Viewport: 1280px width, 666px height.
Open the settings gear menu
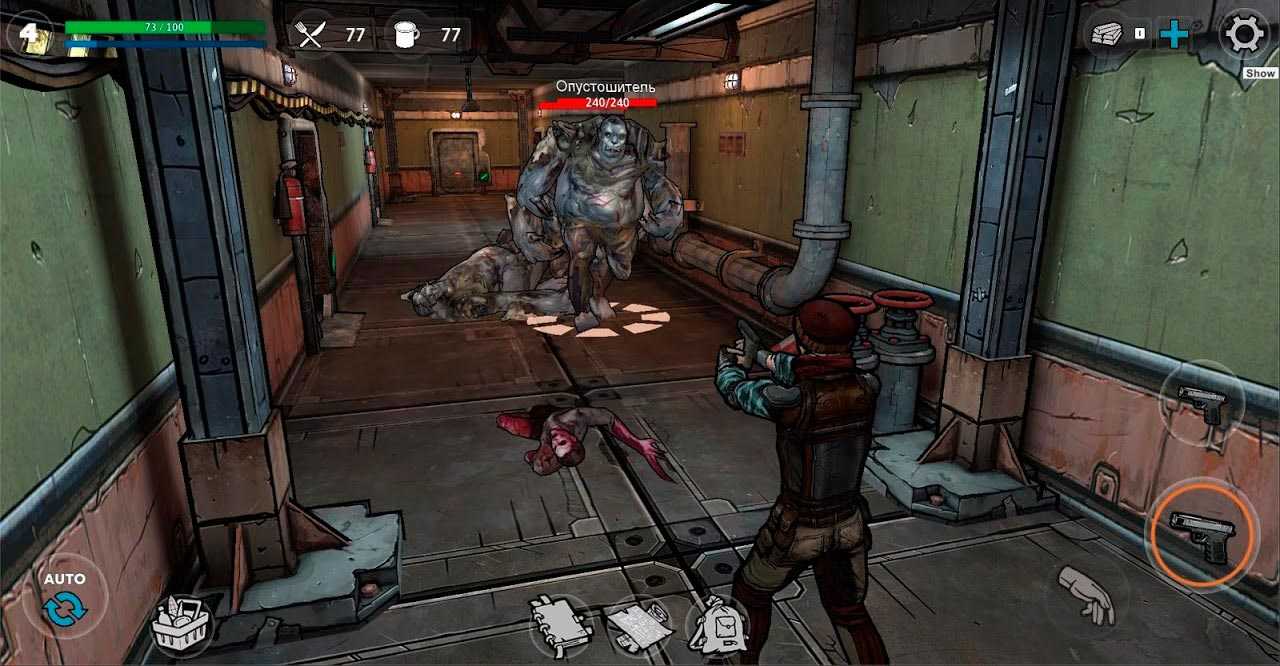[x=1245, y=35]
